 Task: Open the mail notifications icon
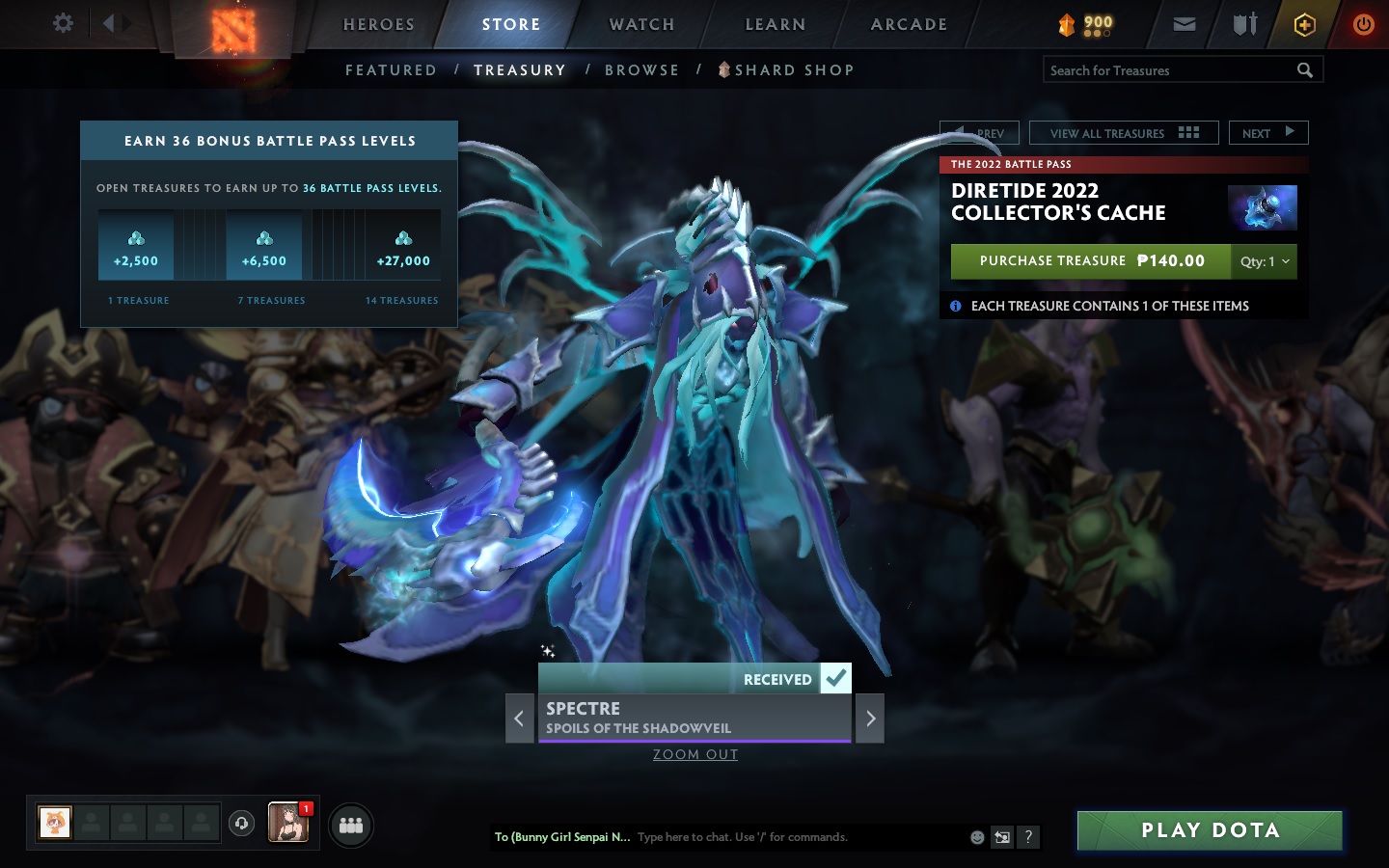1185,24
